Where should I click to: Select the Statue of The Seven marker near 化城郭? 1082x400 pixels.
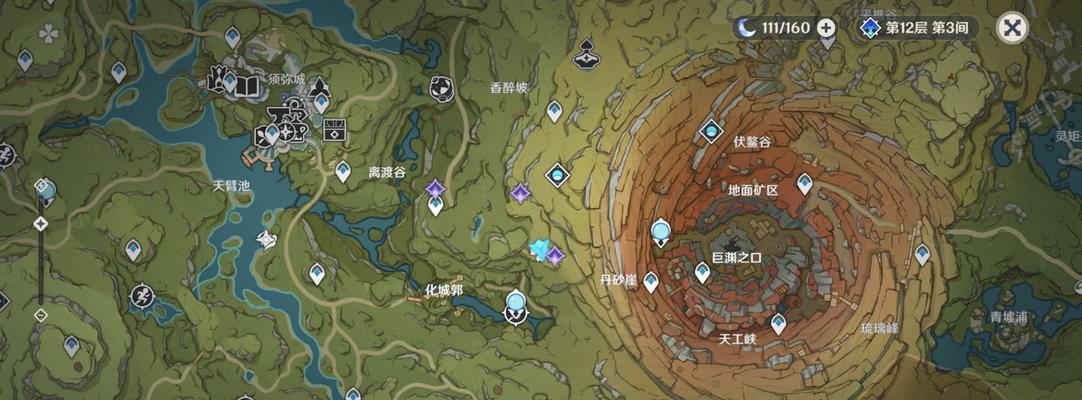point(516,305)
